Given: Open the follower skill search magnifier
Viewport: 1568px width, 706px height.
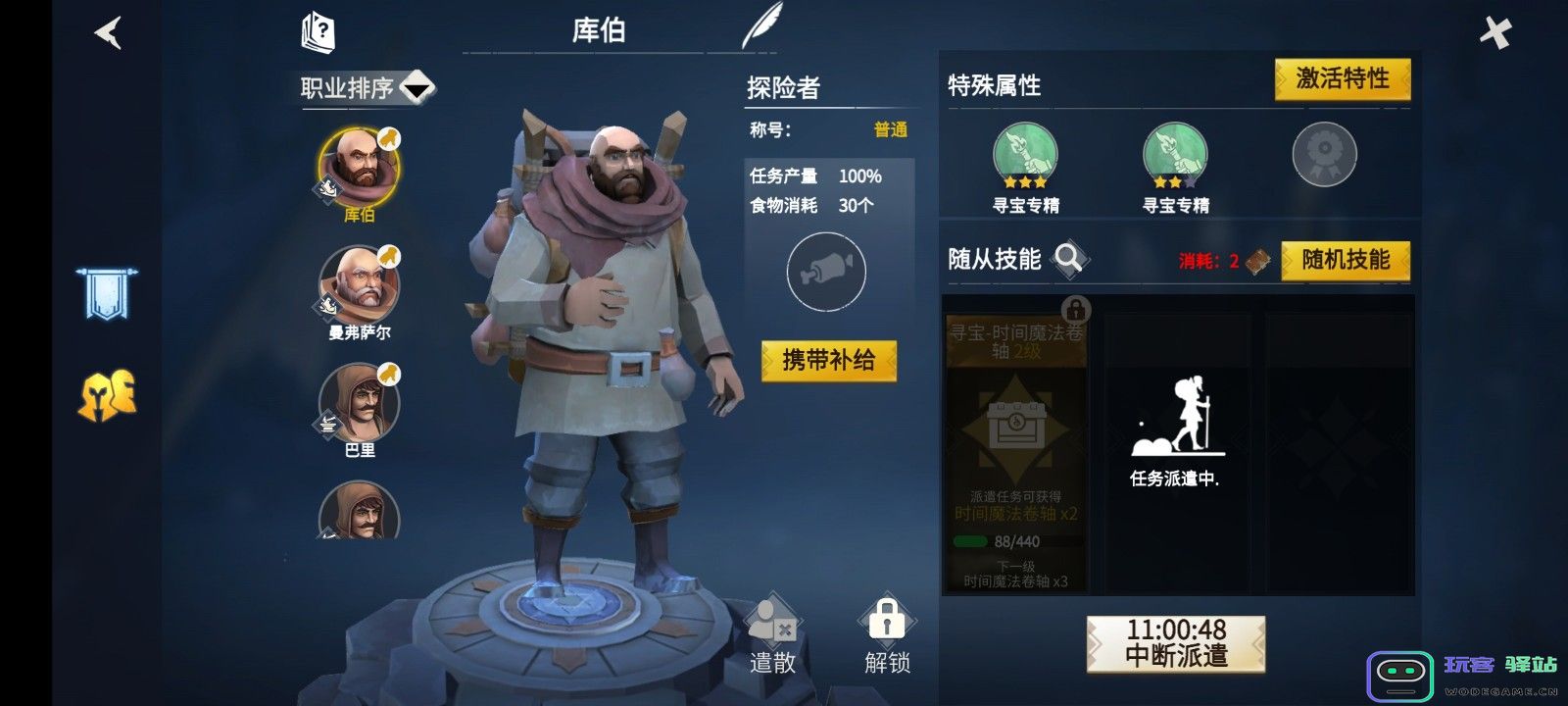Looking at the screenshot, I should click(1071, 259).
